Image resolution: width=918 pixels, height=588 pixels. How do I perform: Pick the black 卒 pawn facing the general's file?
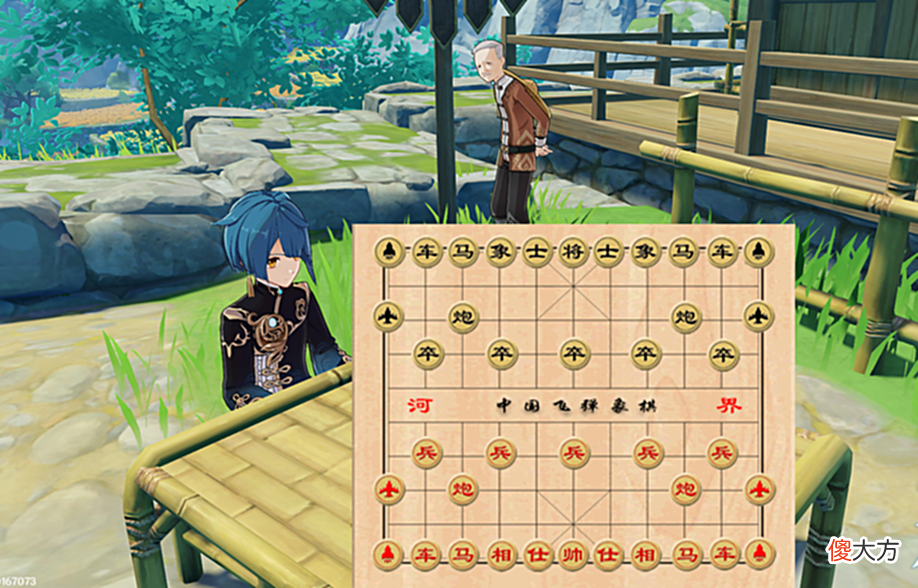tap(573, 353)
